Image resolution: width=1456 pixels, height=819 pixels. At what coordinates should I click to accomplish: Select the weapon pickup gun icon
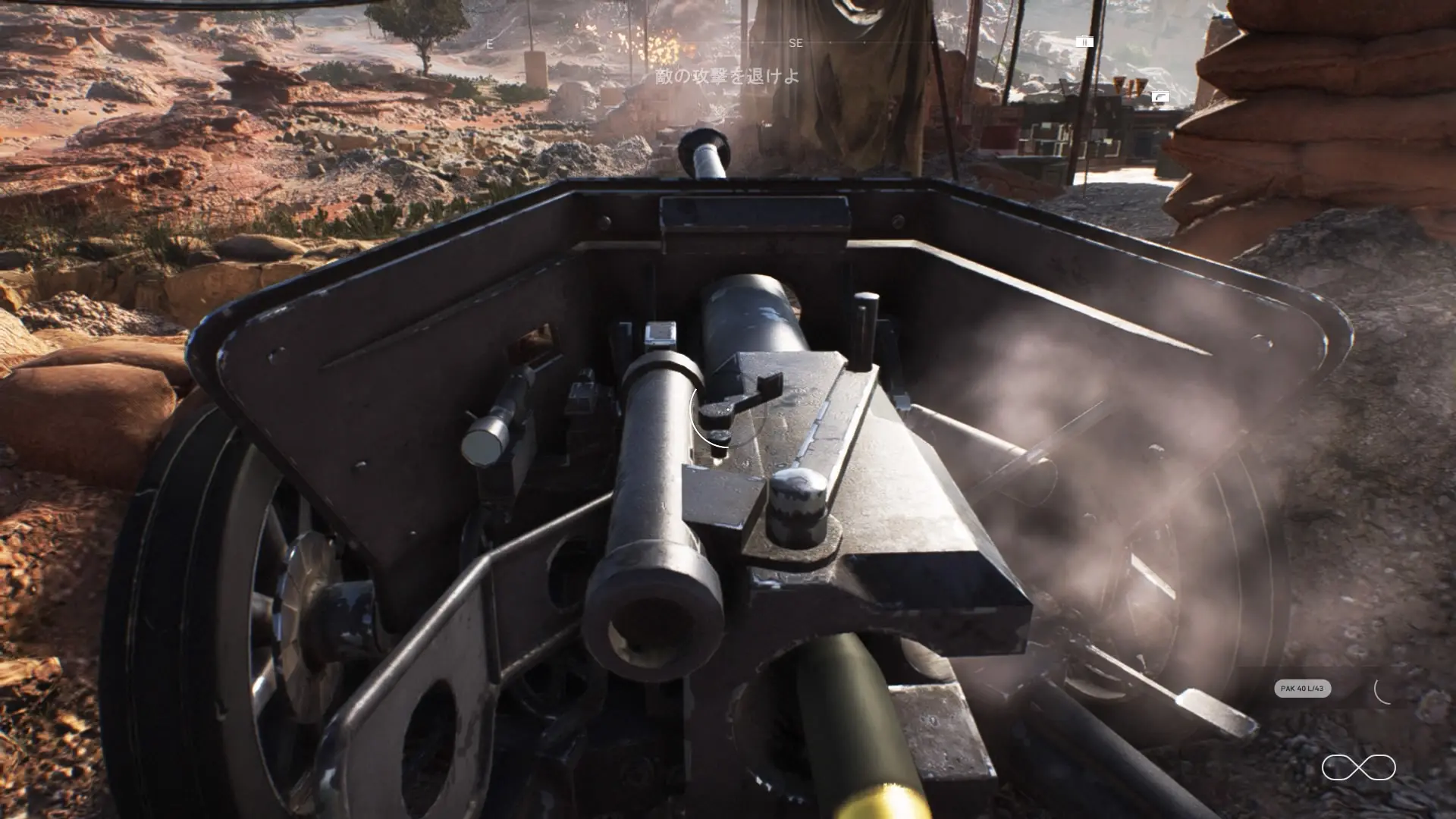tap(1161, 97)
